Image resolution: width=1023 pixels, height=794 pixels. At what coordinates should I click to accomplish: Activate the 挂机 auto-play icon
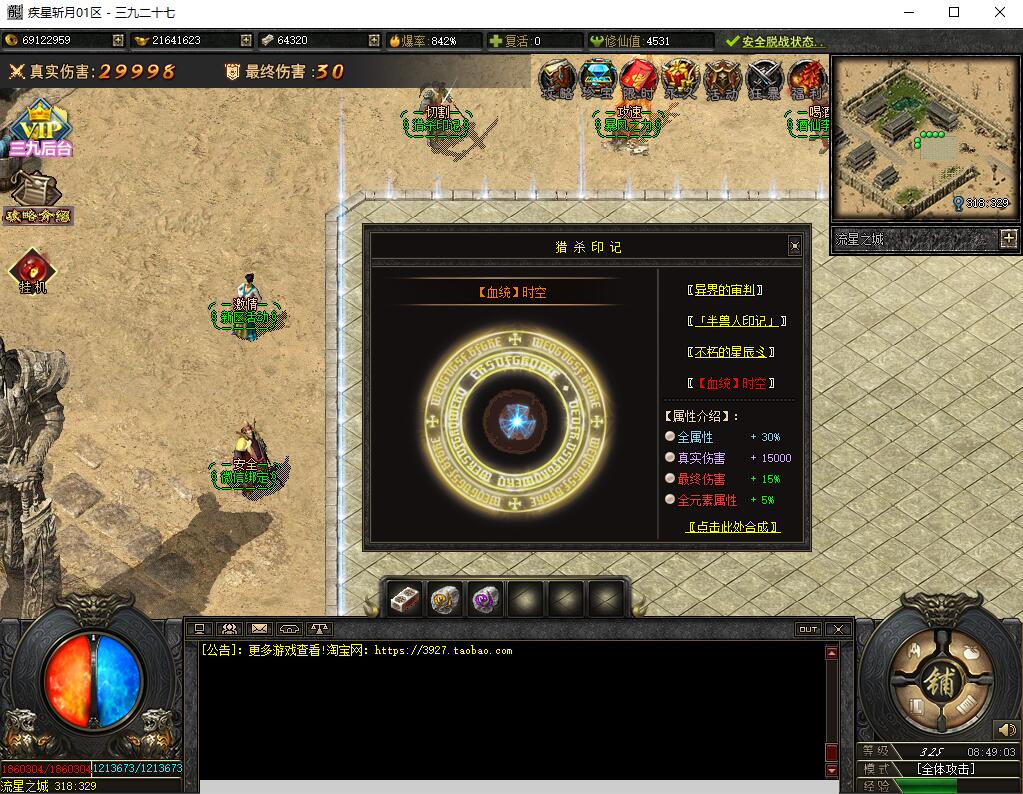32,271
